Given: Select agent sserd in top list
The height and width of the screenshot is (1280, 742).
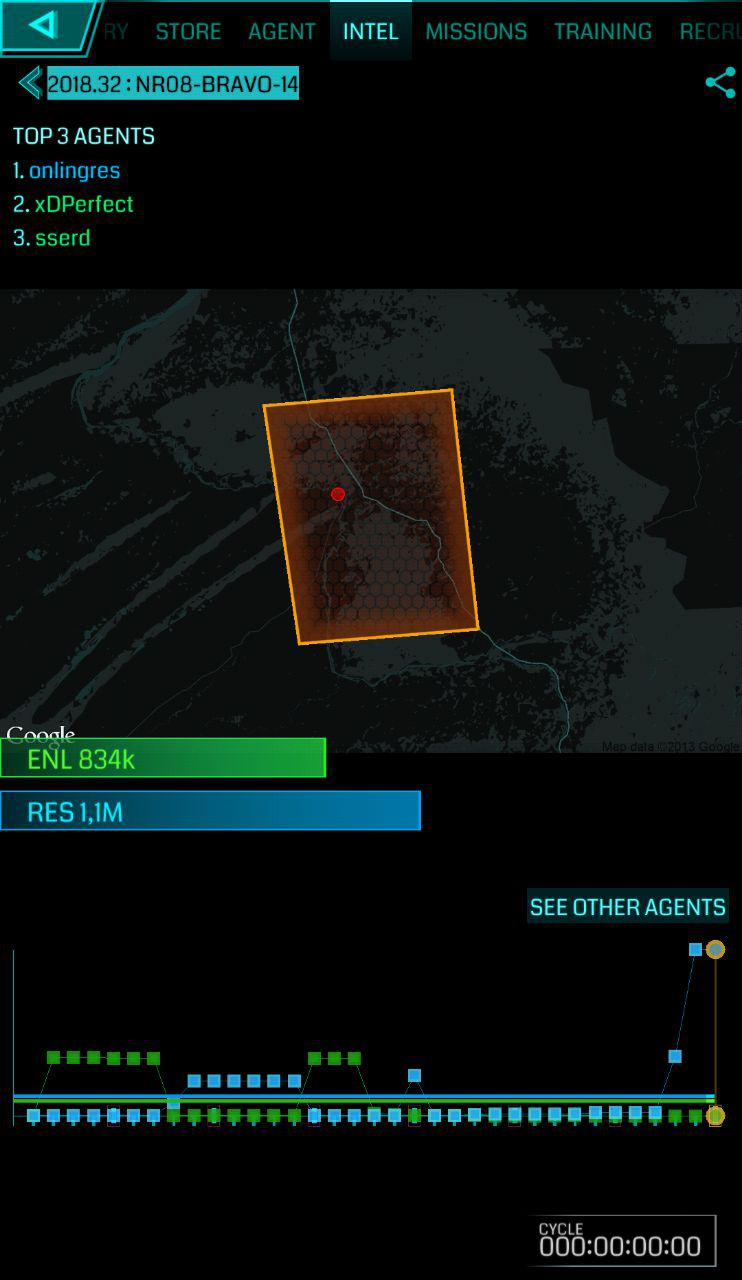Looking at the screenshot, I should pos(62,238).
